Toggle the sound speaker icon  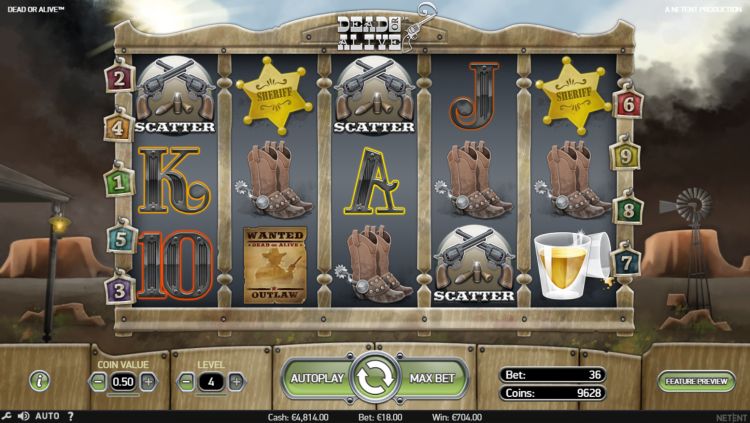(22, 415)
